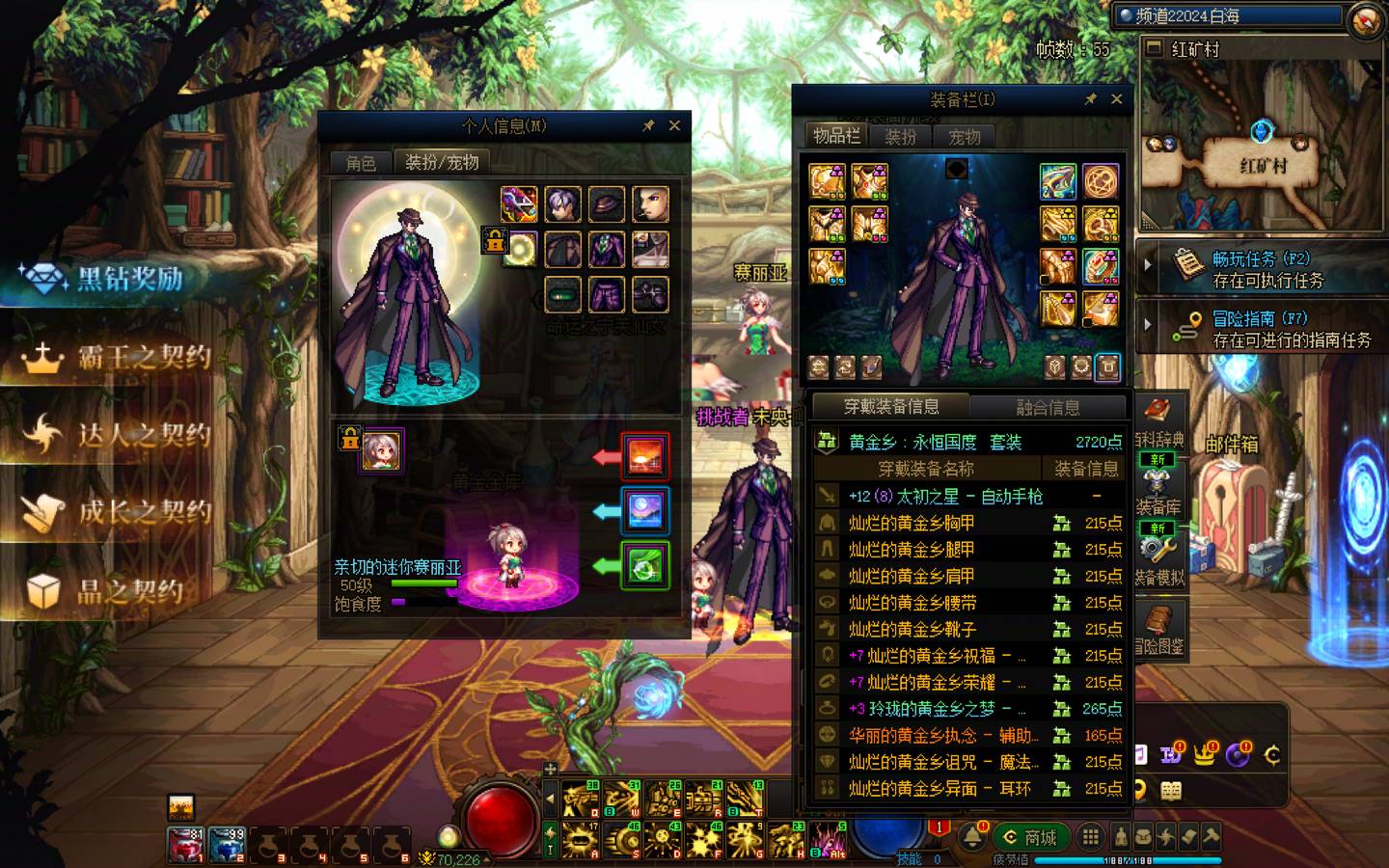This screenshot has height=868, width=1389.
Task: Switch to the 角色 tab
Action: [x=361, y=162]
